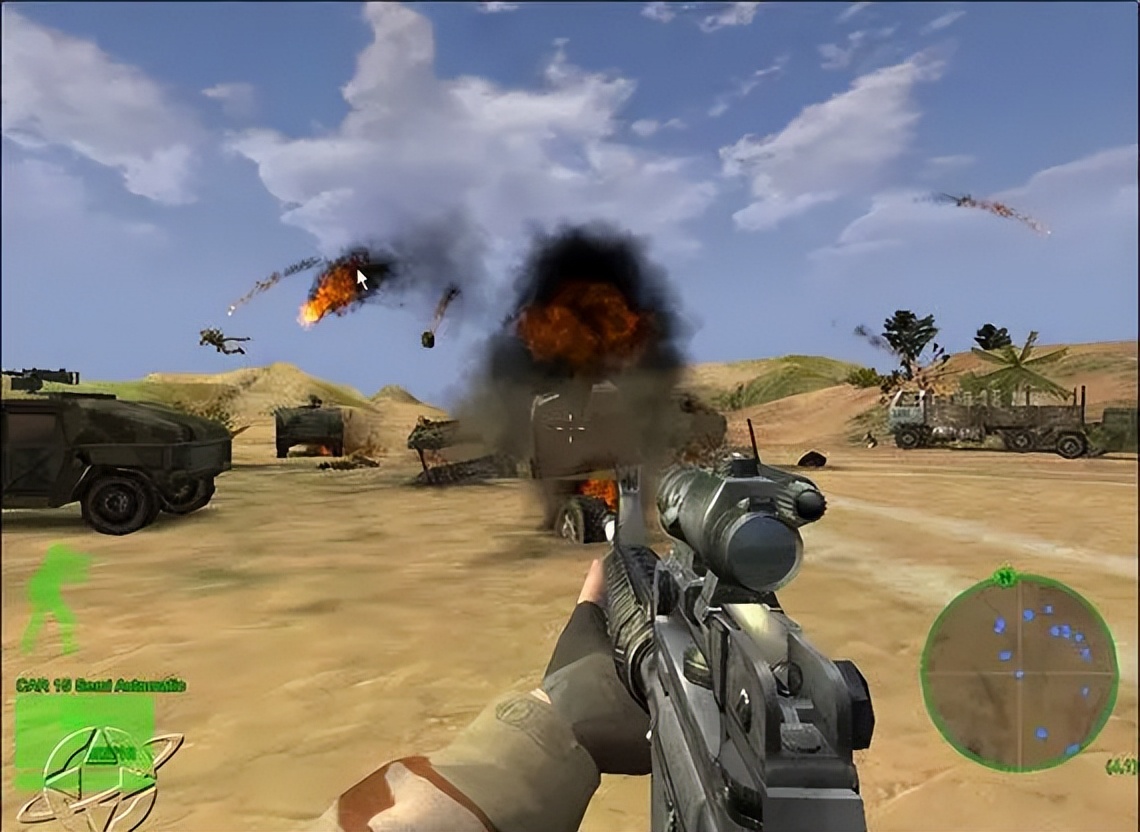Click the north marker on the minimap
Viewport: 1140px width, 832px height.
[x=1004, y=577]
